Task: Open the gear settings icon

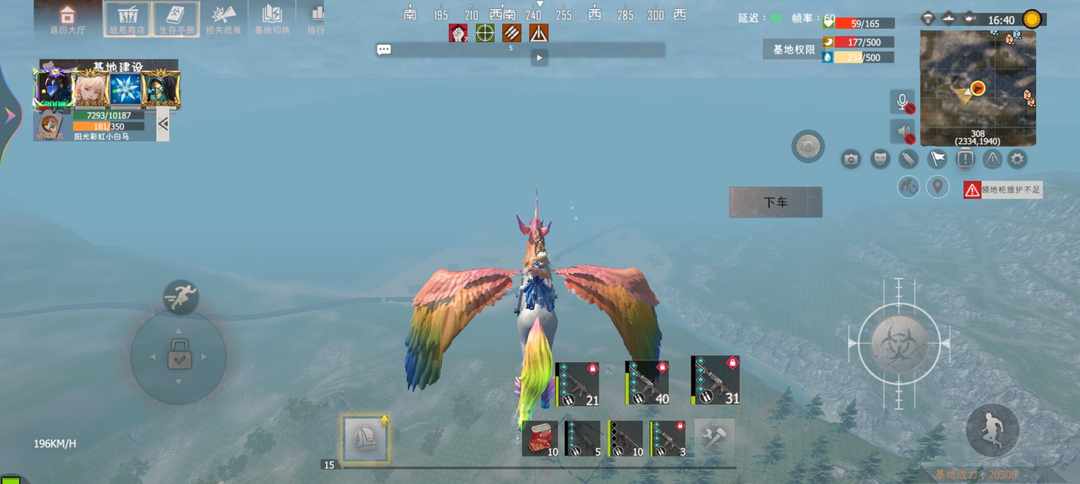Action: (1017, 158)
